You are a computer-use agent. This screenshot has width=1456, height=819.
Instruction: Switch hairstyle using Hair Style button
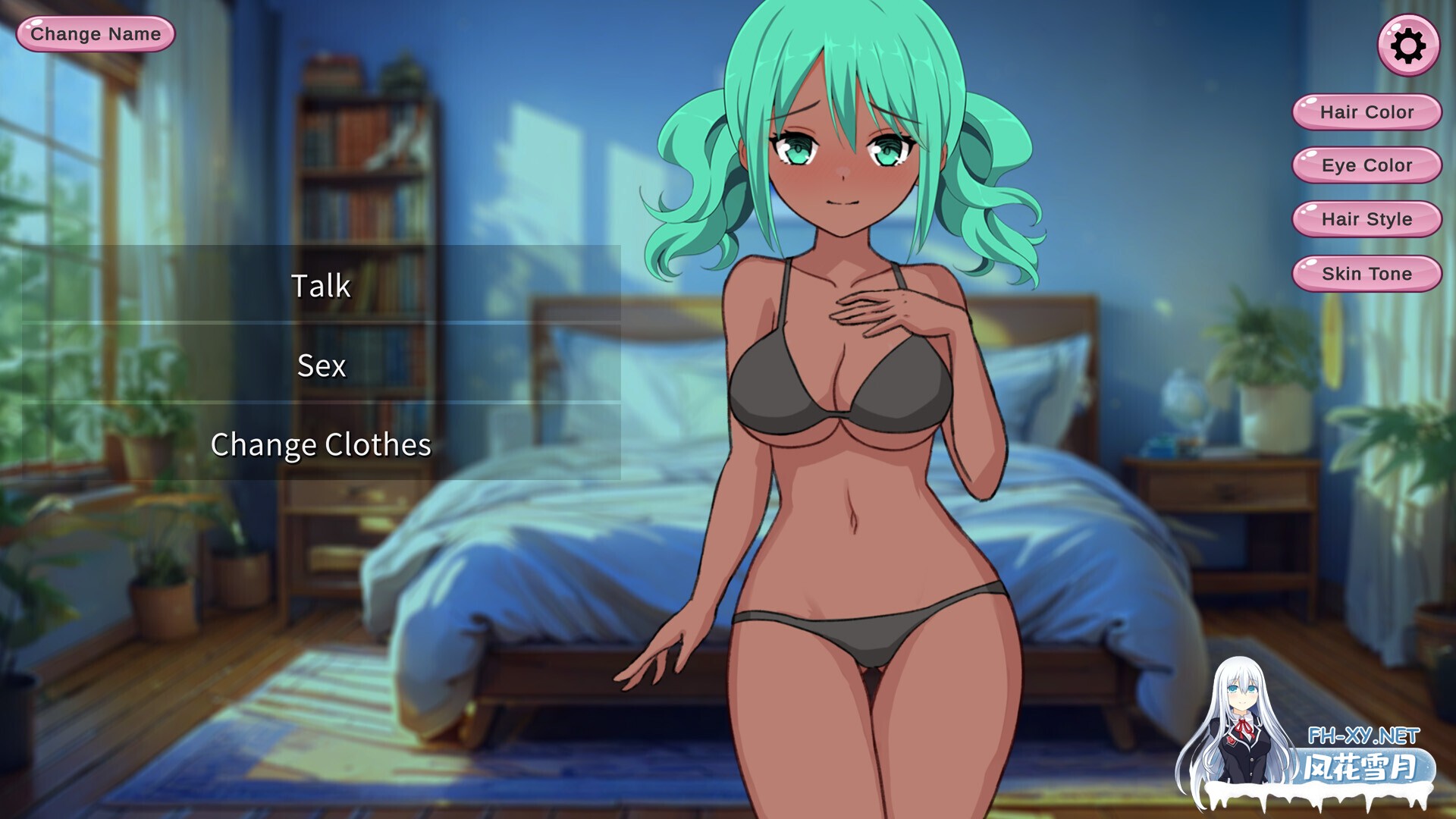pyautogui.click(x=1365, y=219)
